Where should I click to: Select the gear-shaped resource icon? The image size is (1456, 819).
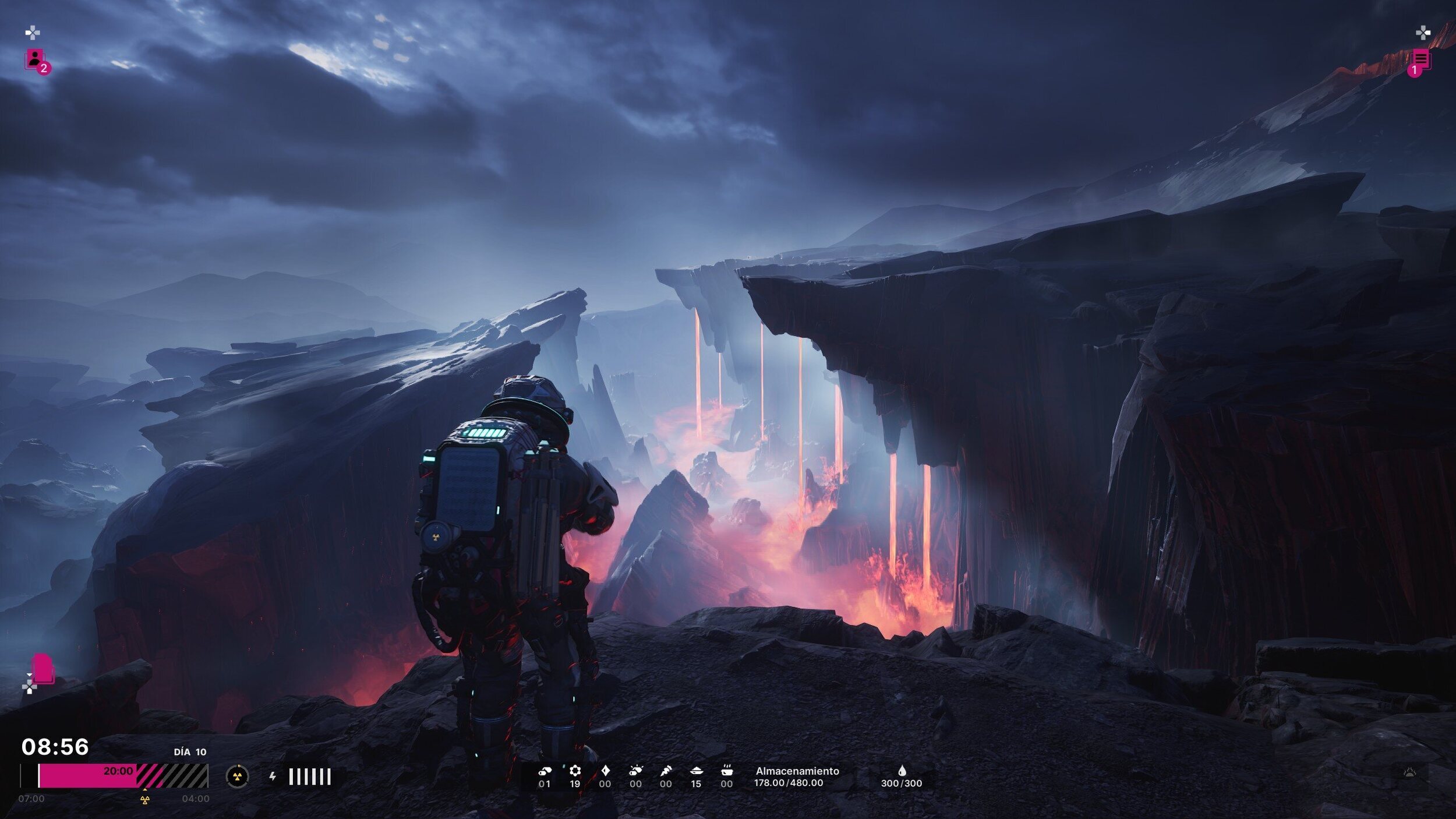point(575,771)
